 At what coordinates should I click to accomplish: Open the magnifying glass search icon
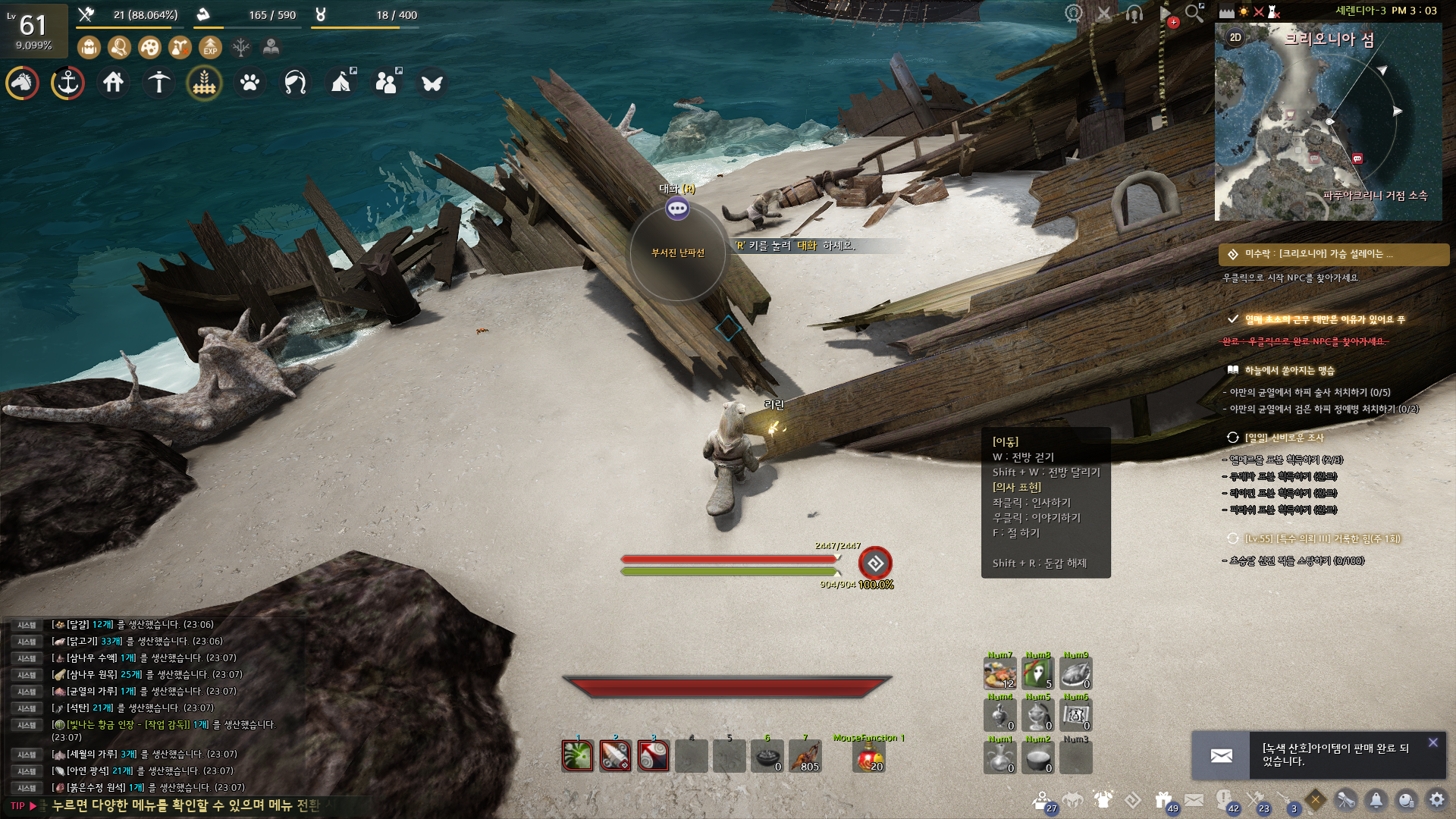click(1194, 13)
